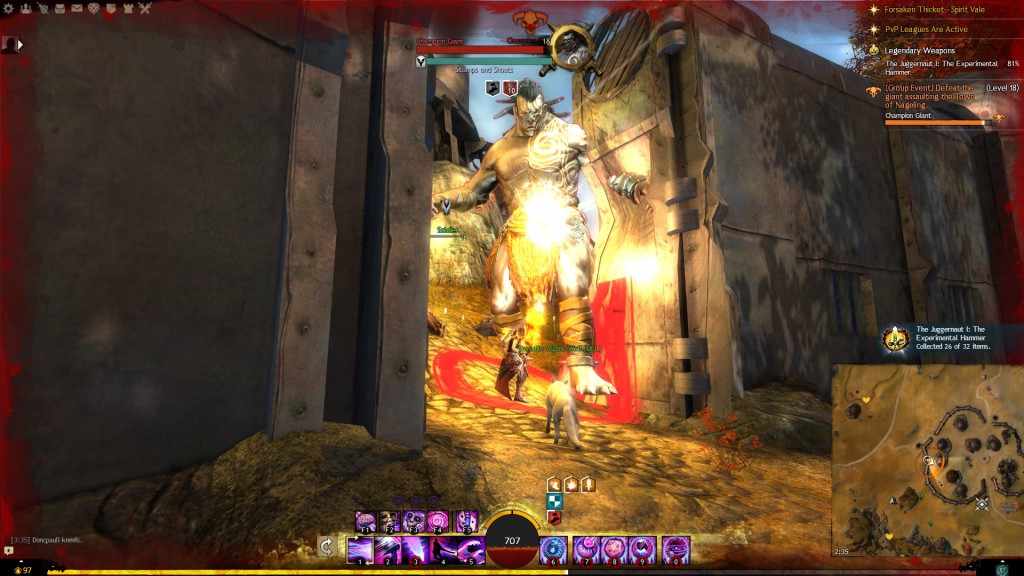Open the mail envelope icon

point(75,9)
